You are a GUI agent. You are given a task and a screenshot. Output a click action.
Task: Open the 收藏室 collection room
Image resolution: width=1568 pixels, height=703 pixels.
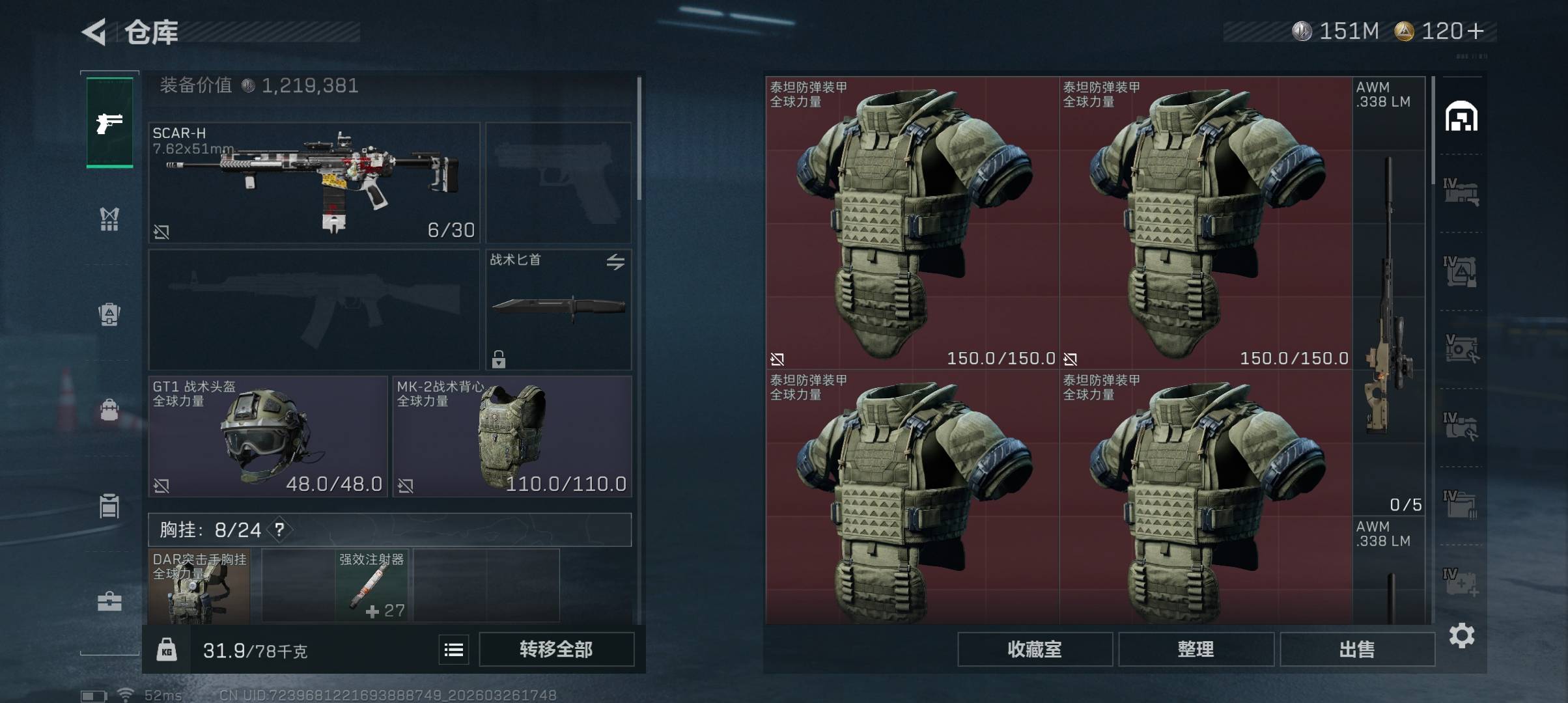pos(1035,649)
